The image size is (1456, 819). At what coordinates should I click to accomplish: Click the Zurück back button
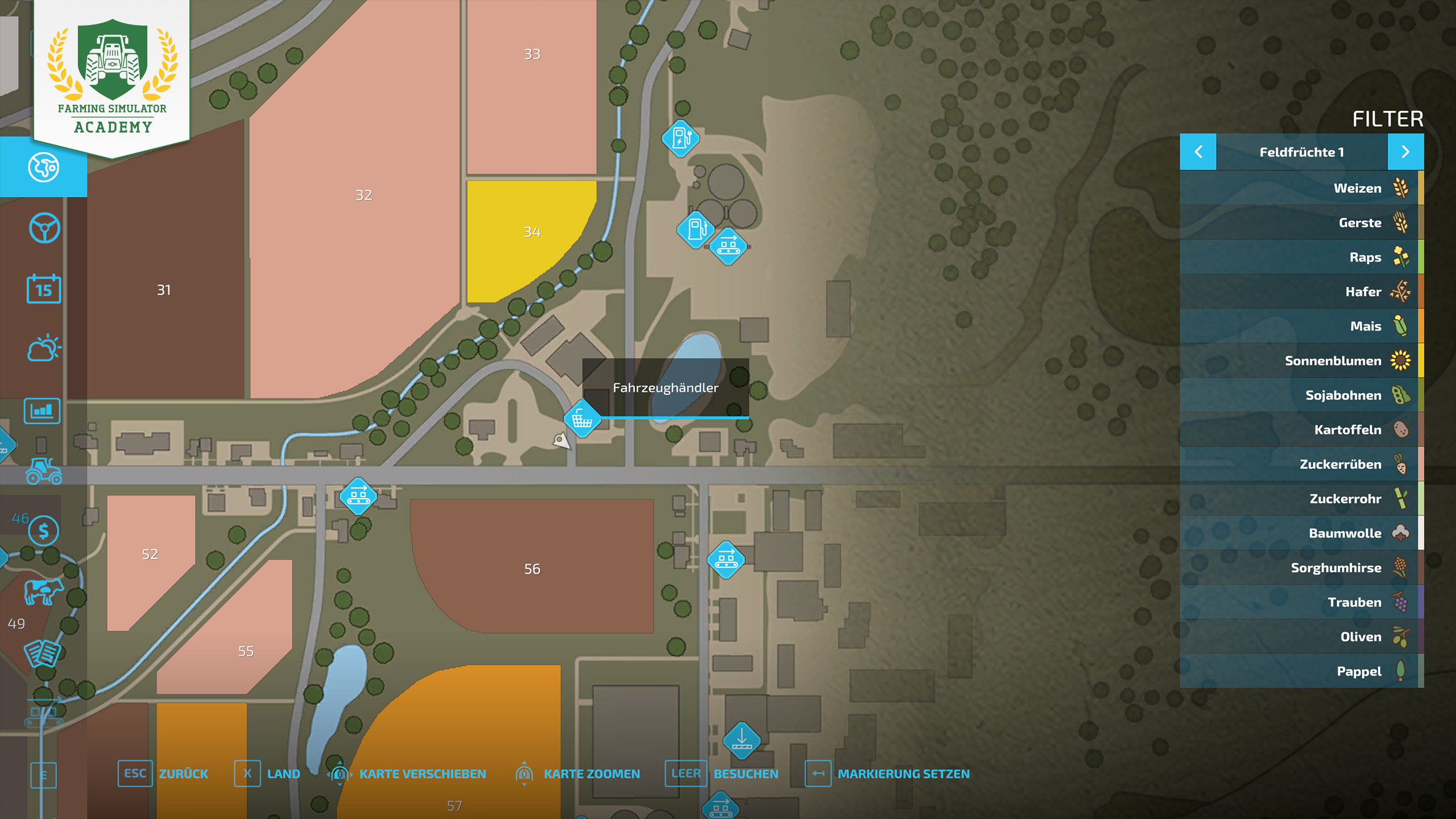(163, 773)
